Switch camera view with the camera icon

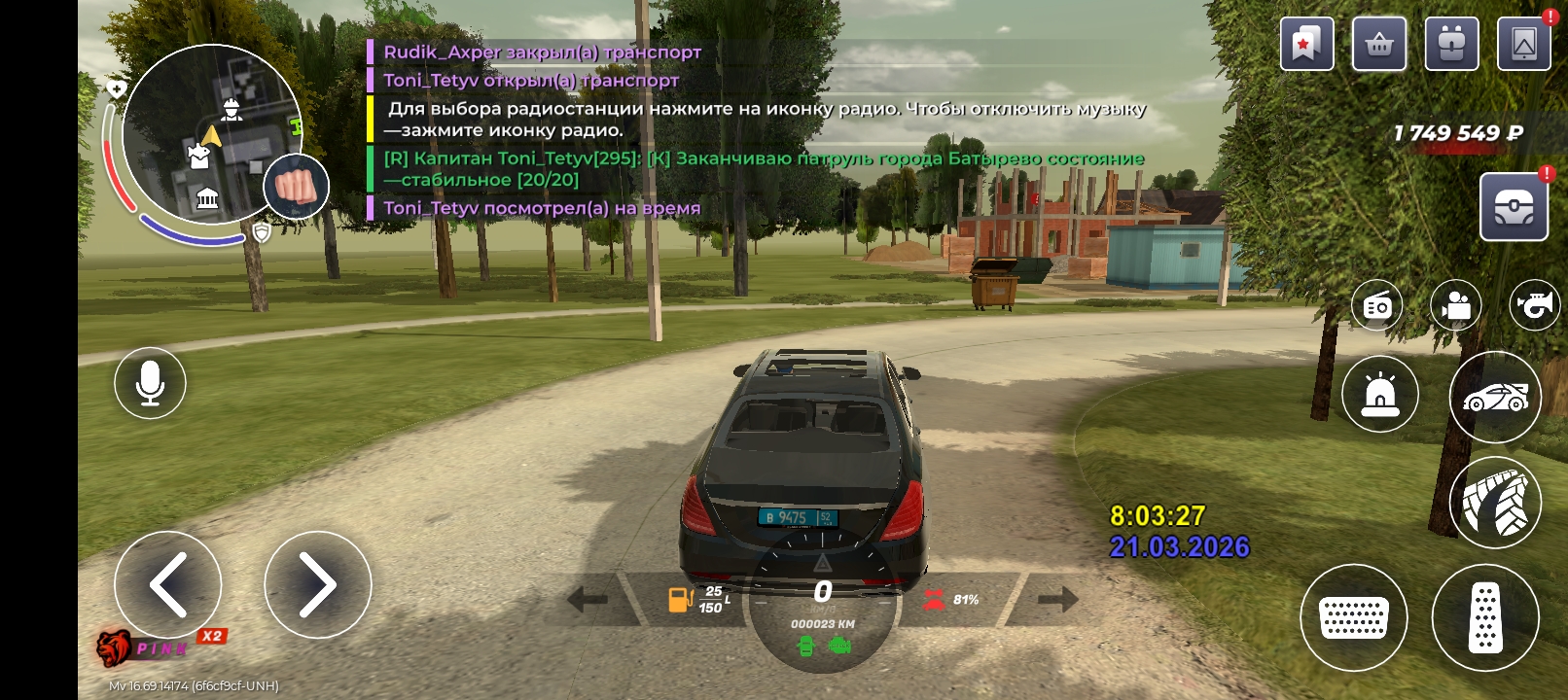click(1455, 306)
